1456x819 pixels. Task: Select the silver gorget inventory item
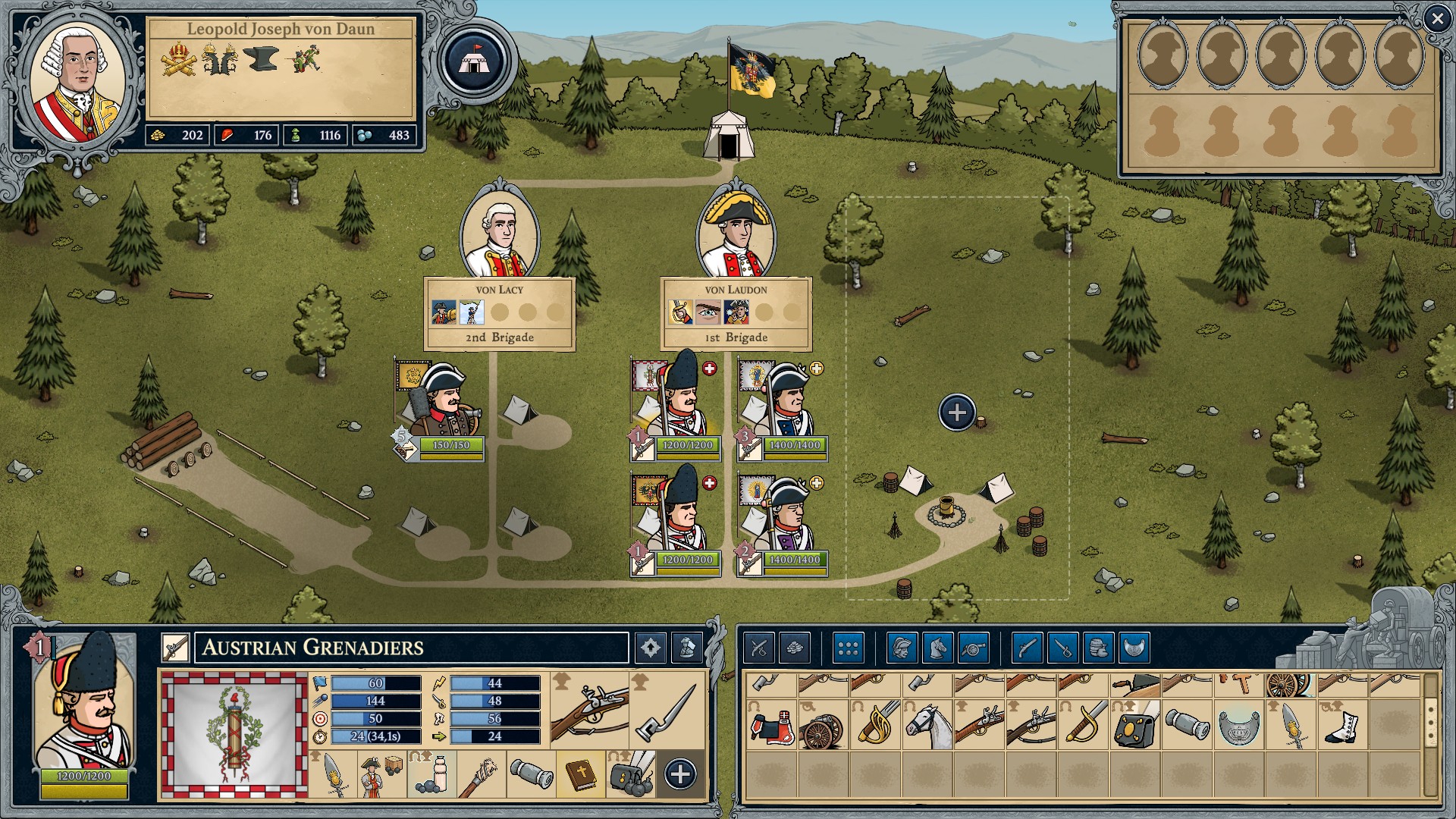click(1238, 726)
